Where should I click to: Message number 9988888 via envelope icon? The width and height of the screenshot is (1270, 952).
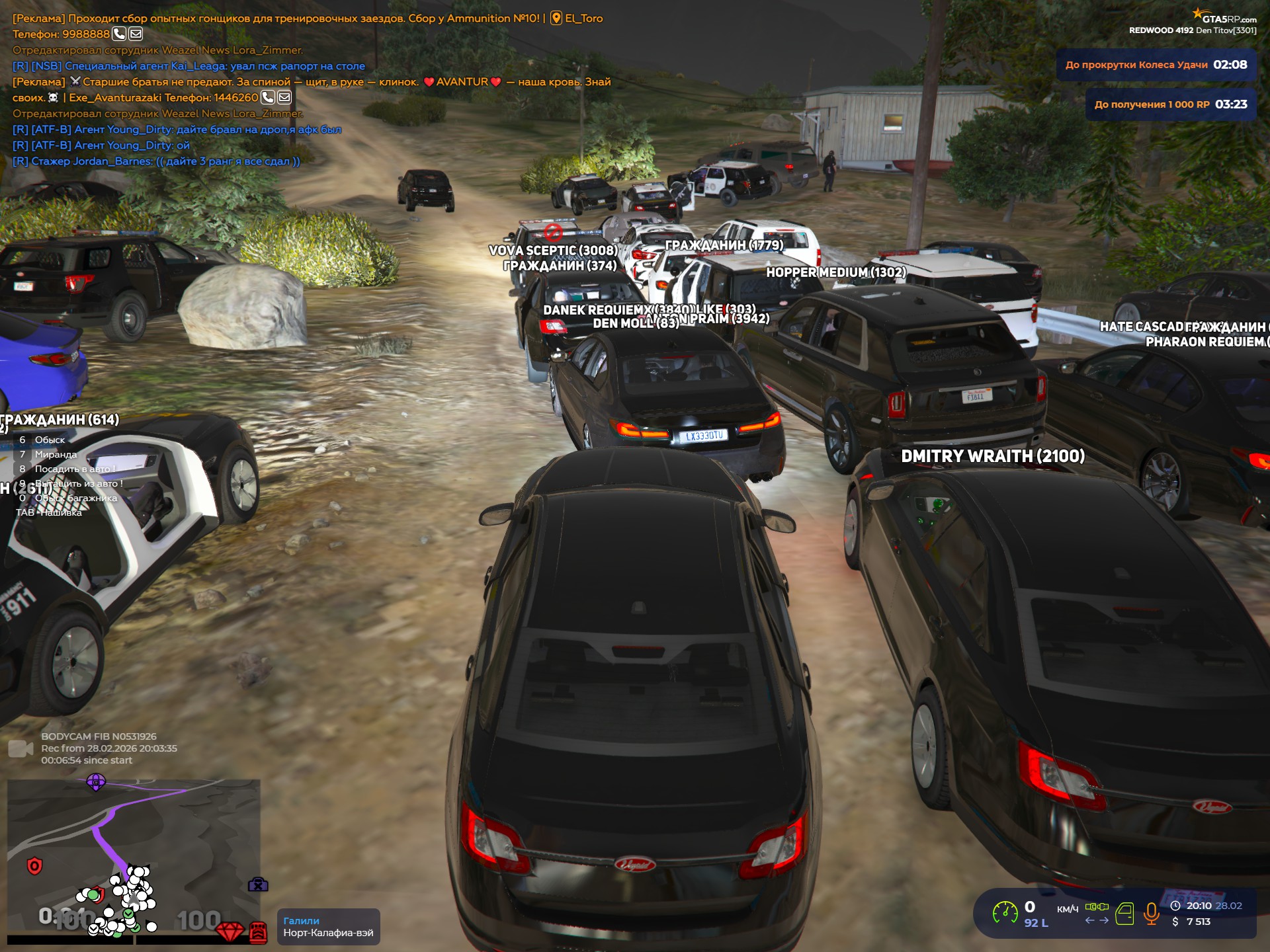pos(136,34)
